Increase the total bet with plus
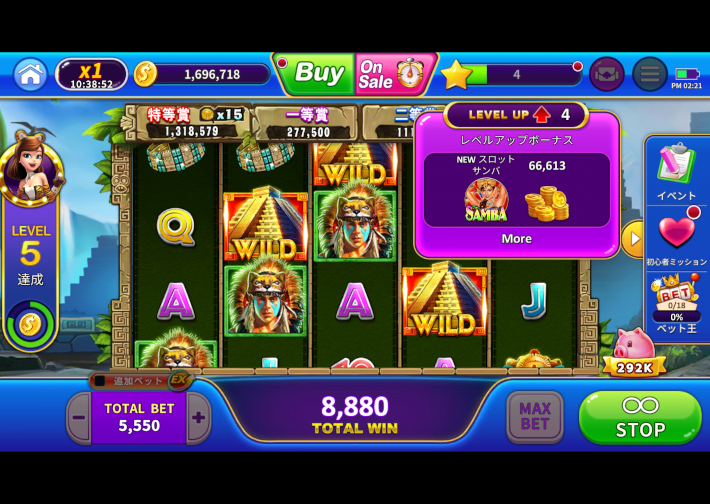The height and width of the screenshot is (504, 710). (x=199, y=418)
